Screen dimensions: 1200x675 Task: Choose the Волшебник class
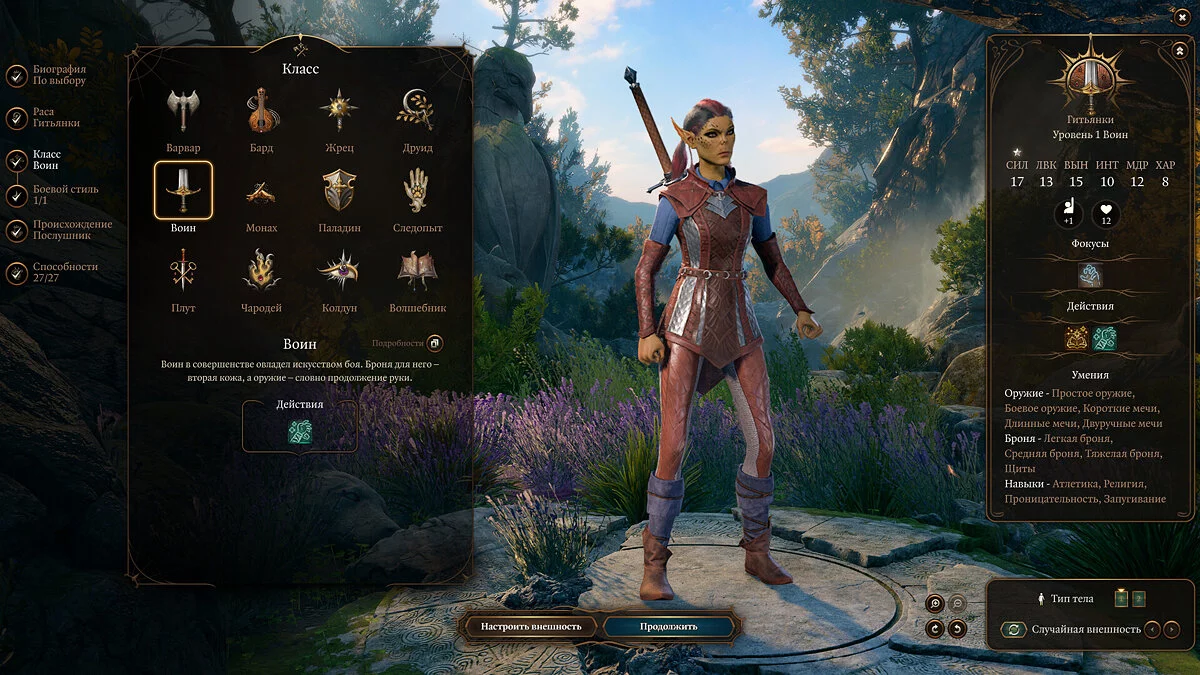click(417, 270)
